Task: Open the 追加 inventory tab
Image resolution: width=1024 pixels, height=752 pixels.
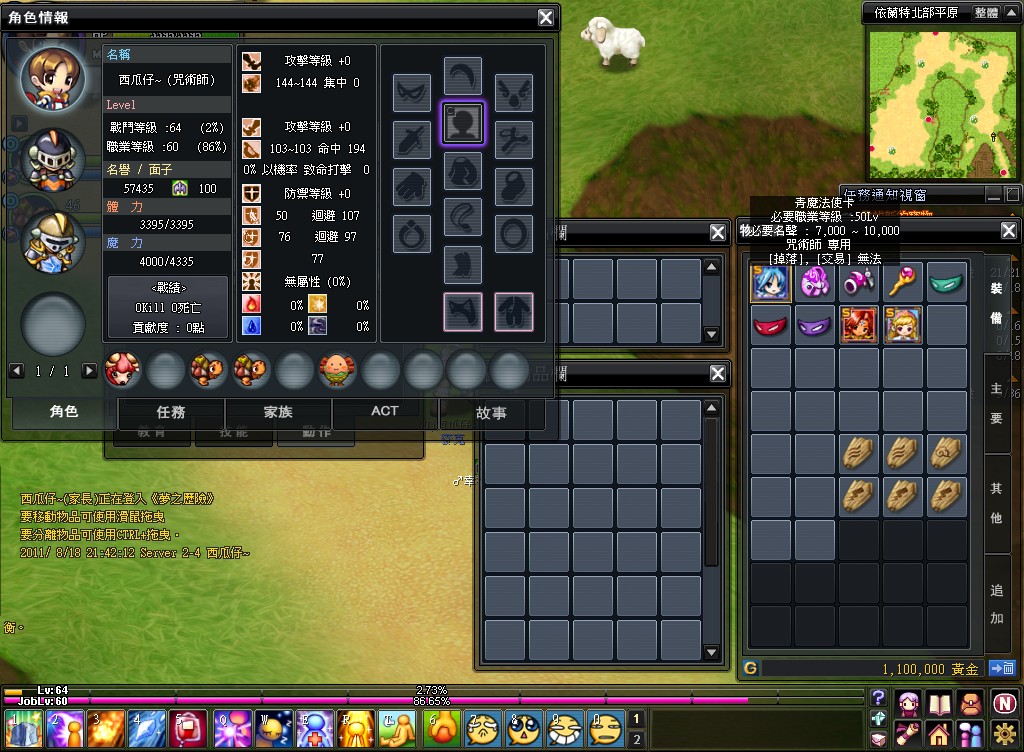Action: [x=996, y=604]
